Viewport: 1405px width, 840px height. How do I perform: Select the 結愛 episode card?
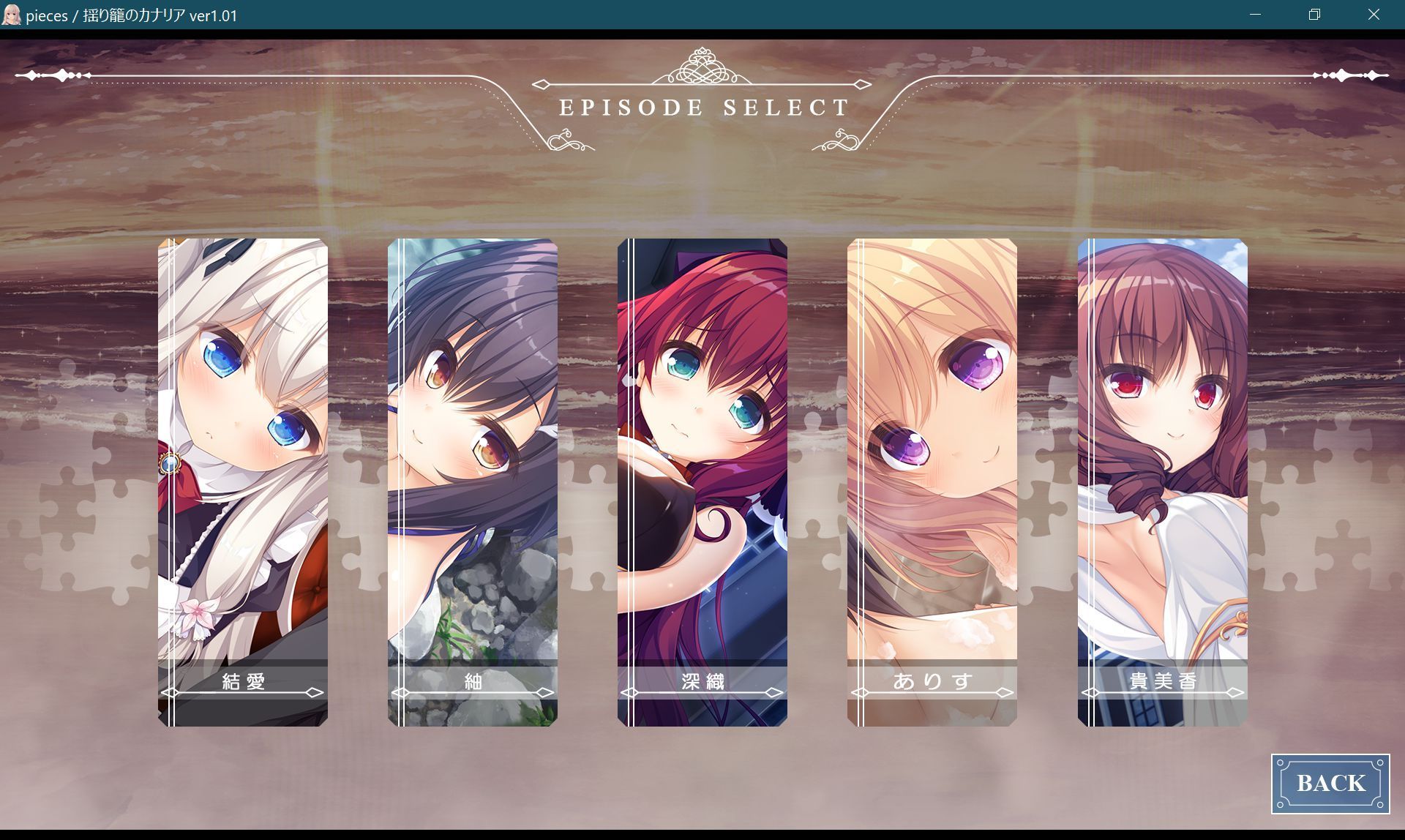(243, 482)
